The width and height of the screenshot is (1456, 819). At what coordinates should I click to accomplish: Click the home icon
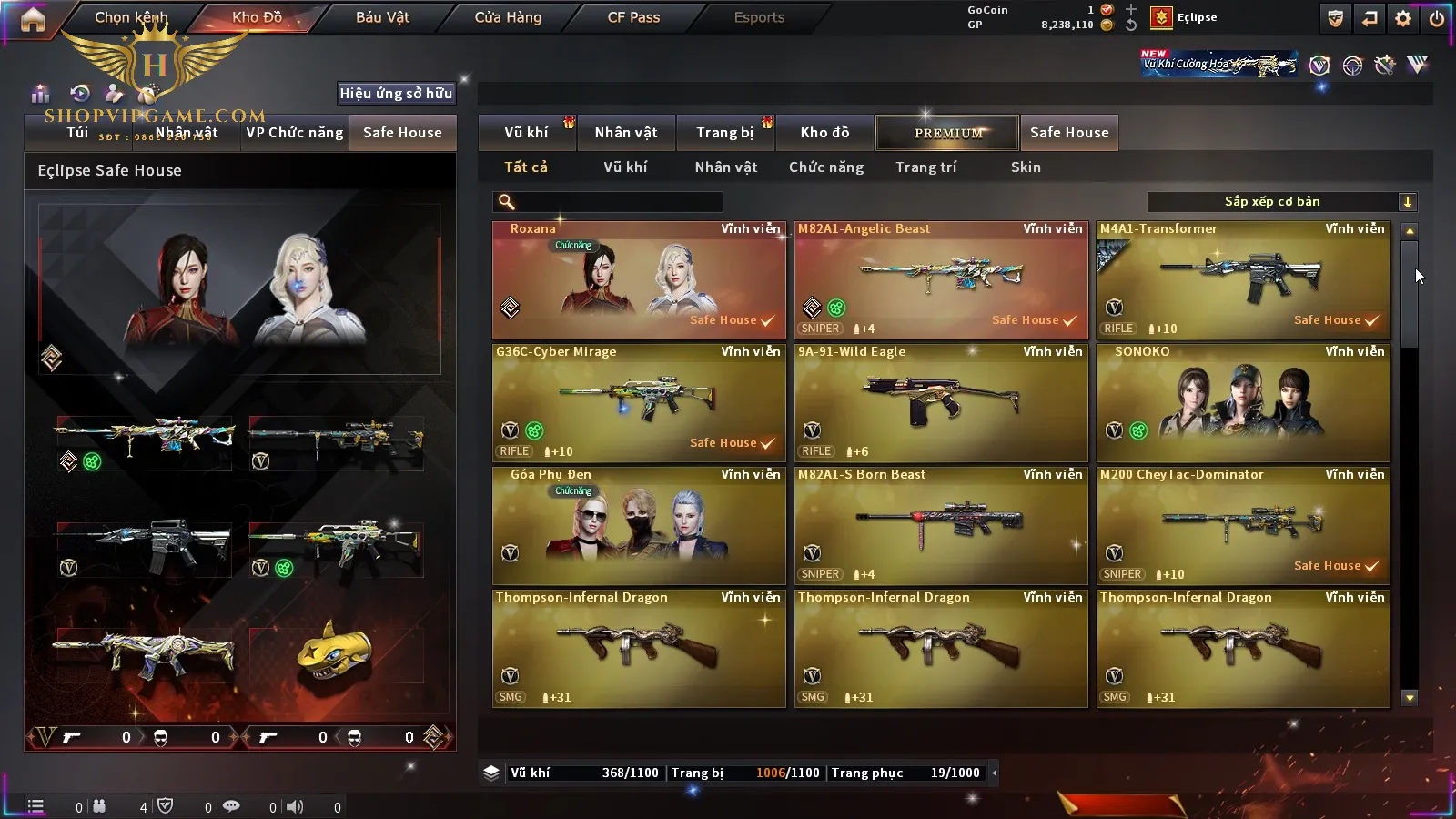[x=33, y=19]
